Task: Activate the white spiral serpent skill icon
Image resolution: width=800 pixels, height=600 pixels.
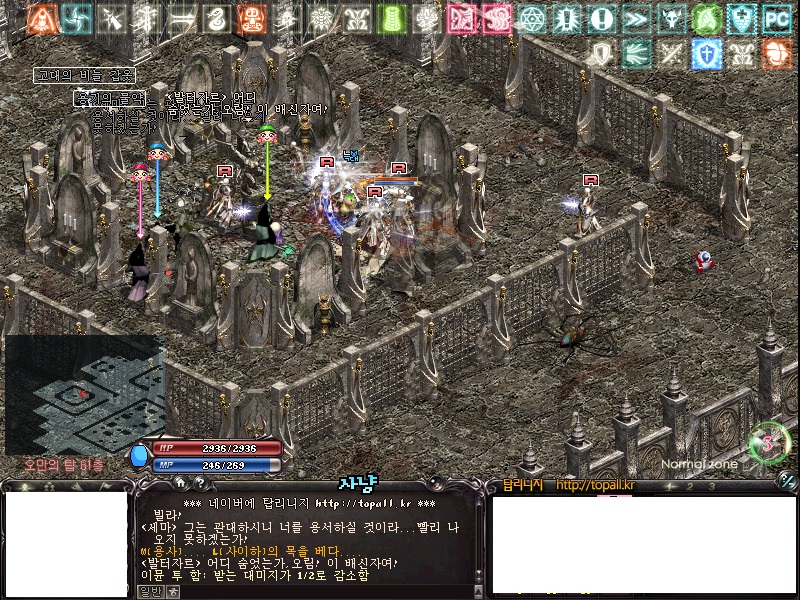Action: pyautogui.click(x=215, y=18)
